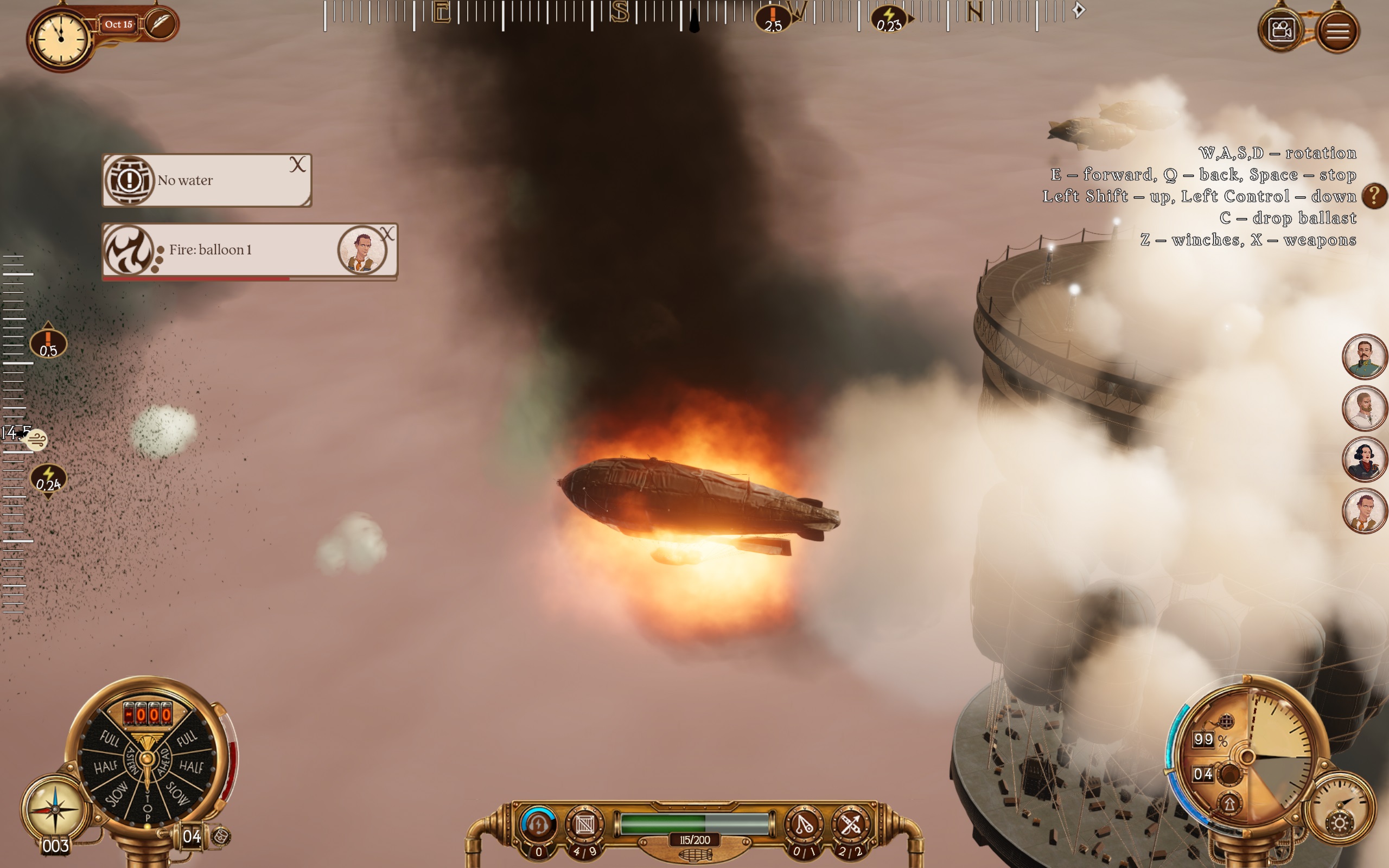Close the Fire: balloon 1 alert
The width and height of the screenshot is (1389, 868).
pos(387,234)
